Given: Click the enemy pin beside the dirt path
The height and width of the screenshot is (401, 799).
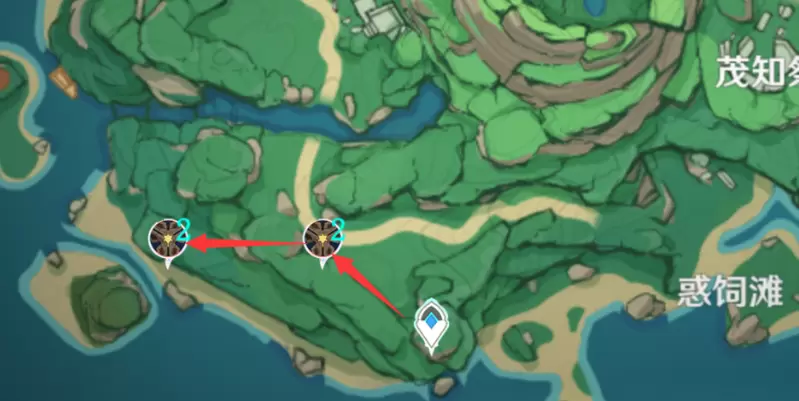Looking at the screenshot, I should [x=322, y=238].
